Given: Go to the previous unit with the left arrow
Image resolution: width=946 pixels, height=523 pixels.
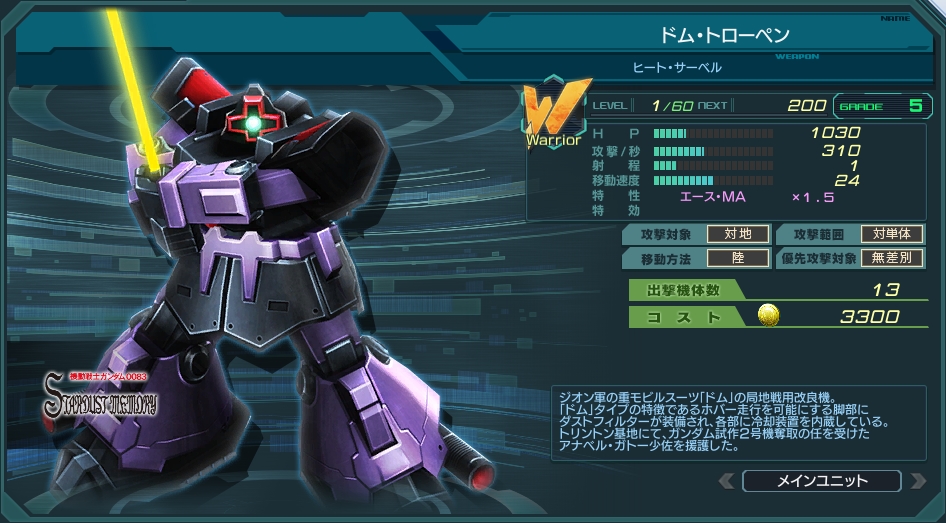Looking at the screenshot, I should click(727, 481).
